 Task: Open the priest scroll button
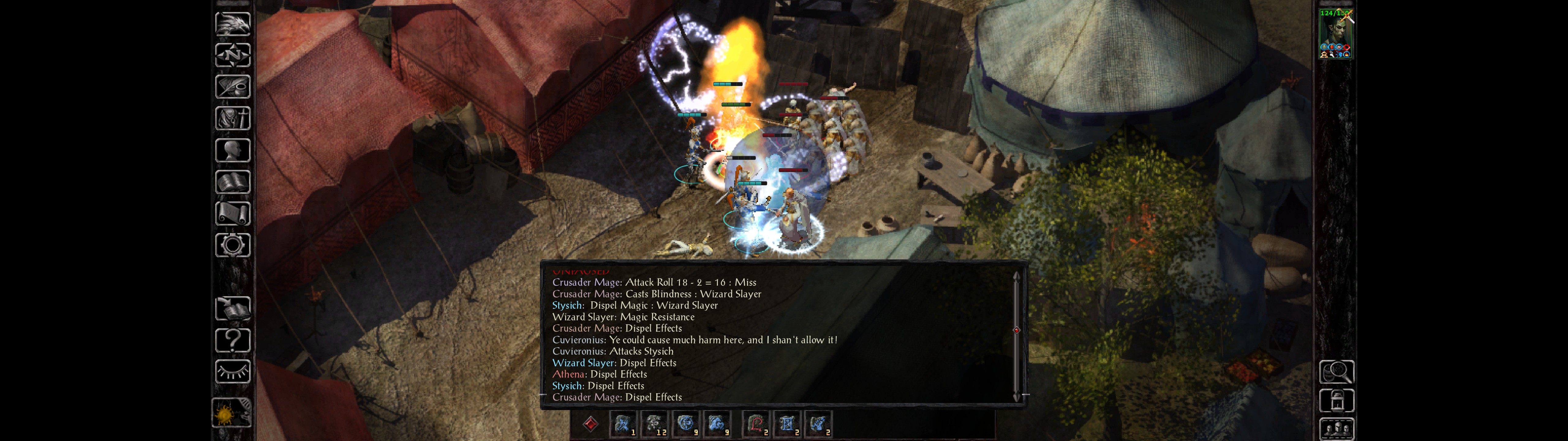click(x=232, y=214)
